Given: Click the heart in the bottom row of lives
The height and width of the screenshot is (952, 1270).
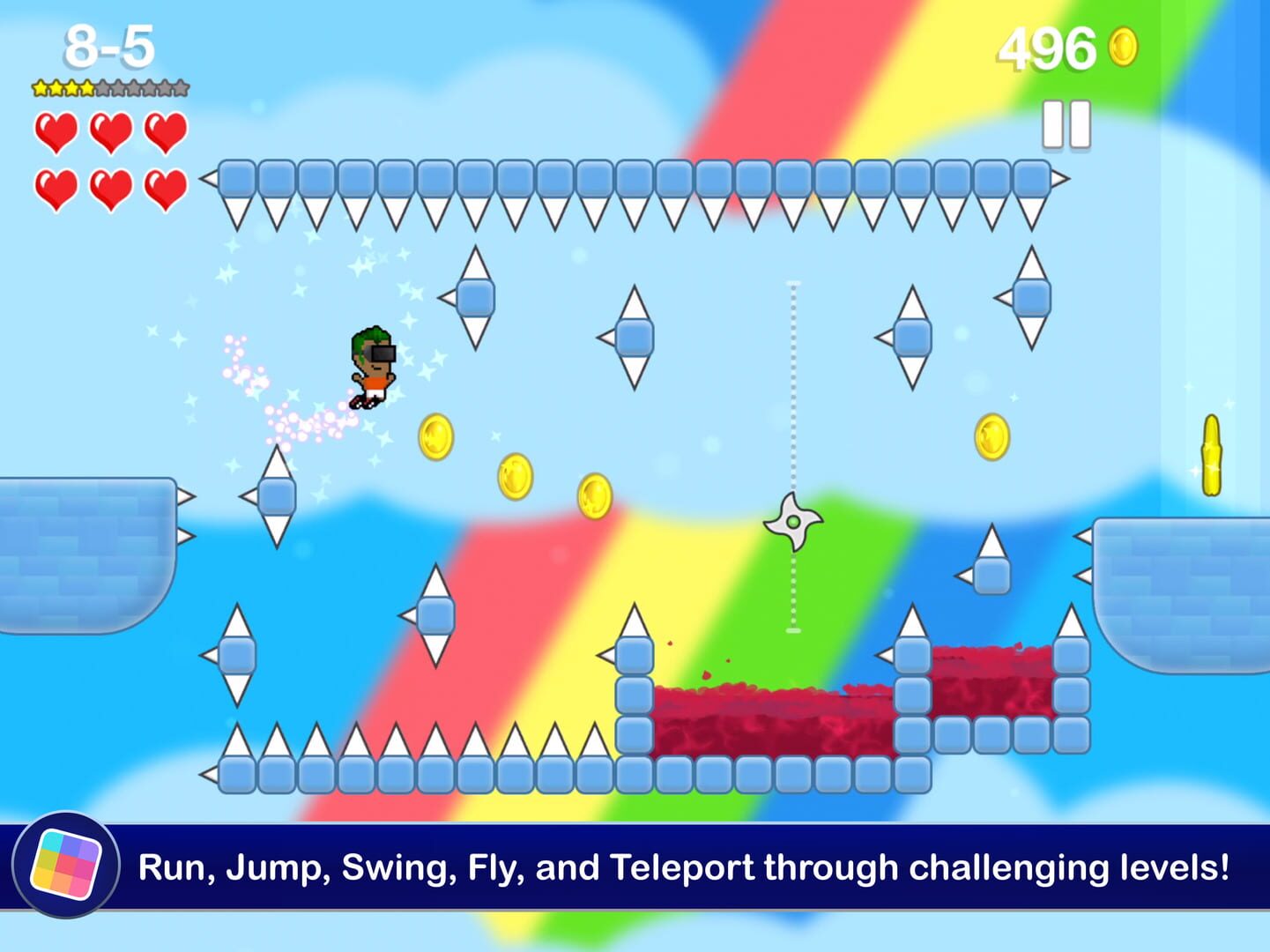Looking at the screenshot, I should click(x=56, y=187).
